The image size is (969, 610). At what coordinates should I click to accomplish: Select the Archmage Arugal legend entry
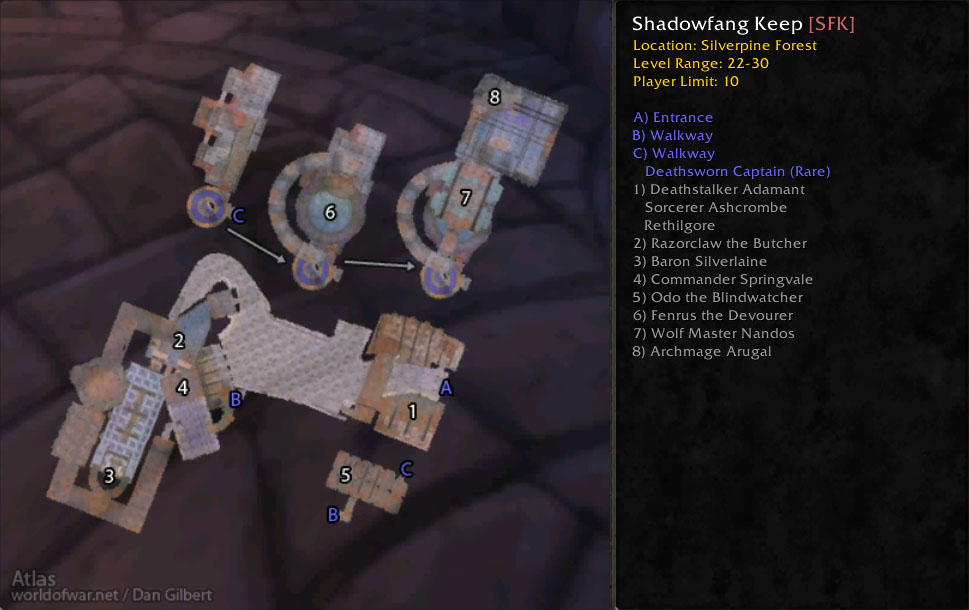pyautogui.click(x=701, y=351)
